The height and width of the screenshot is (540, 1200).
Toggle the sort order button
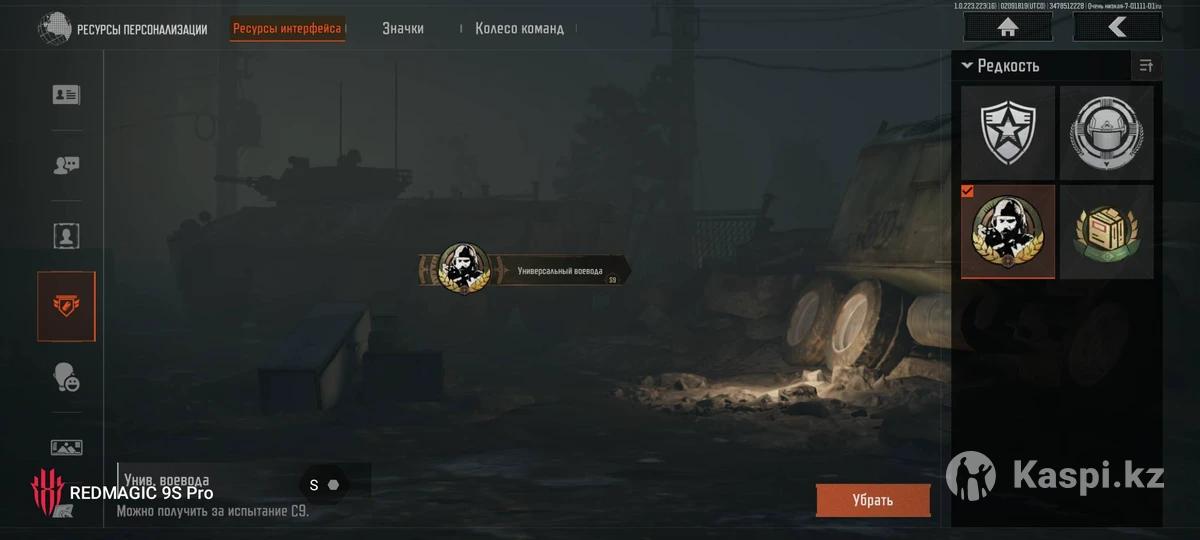1146,66
